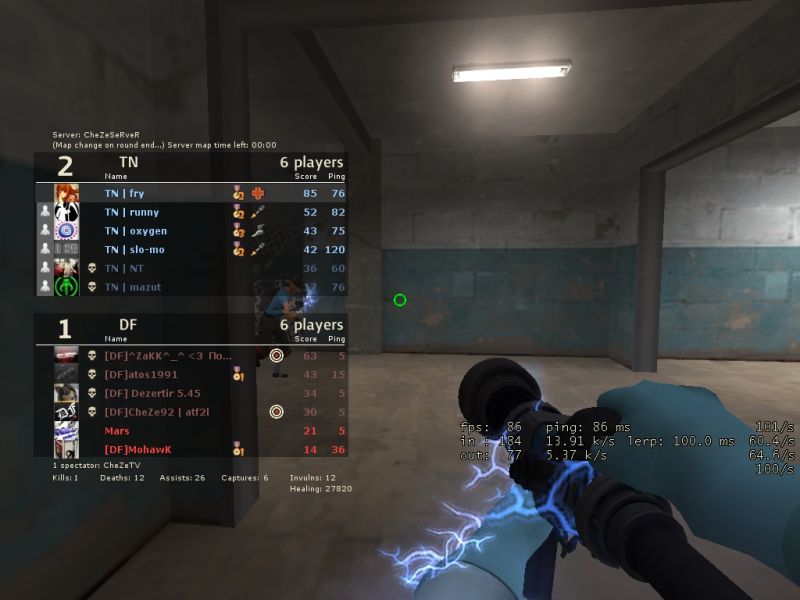The width and height of the screenshot is (800, 600).
Task: Select the TN | mazut player row
Action: 190,287
